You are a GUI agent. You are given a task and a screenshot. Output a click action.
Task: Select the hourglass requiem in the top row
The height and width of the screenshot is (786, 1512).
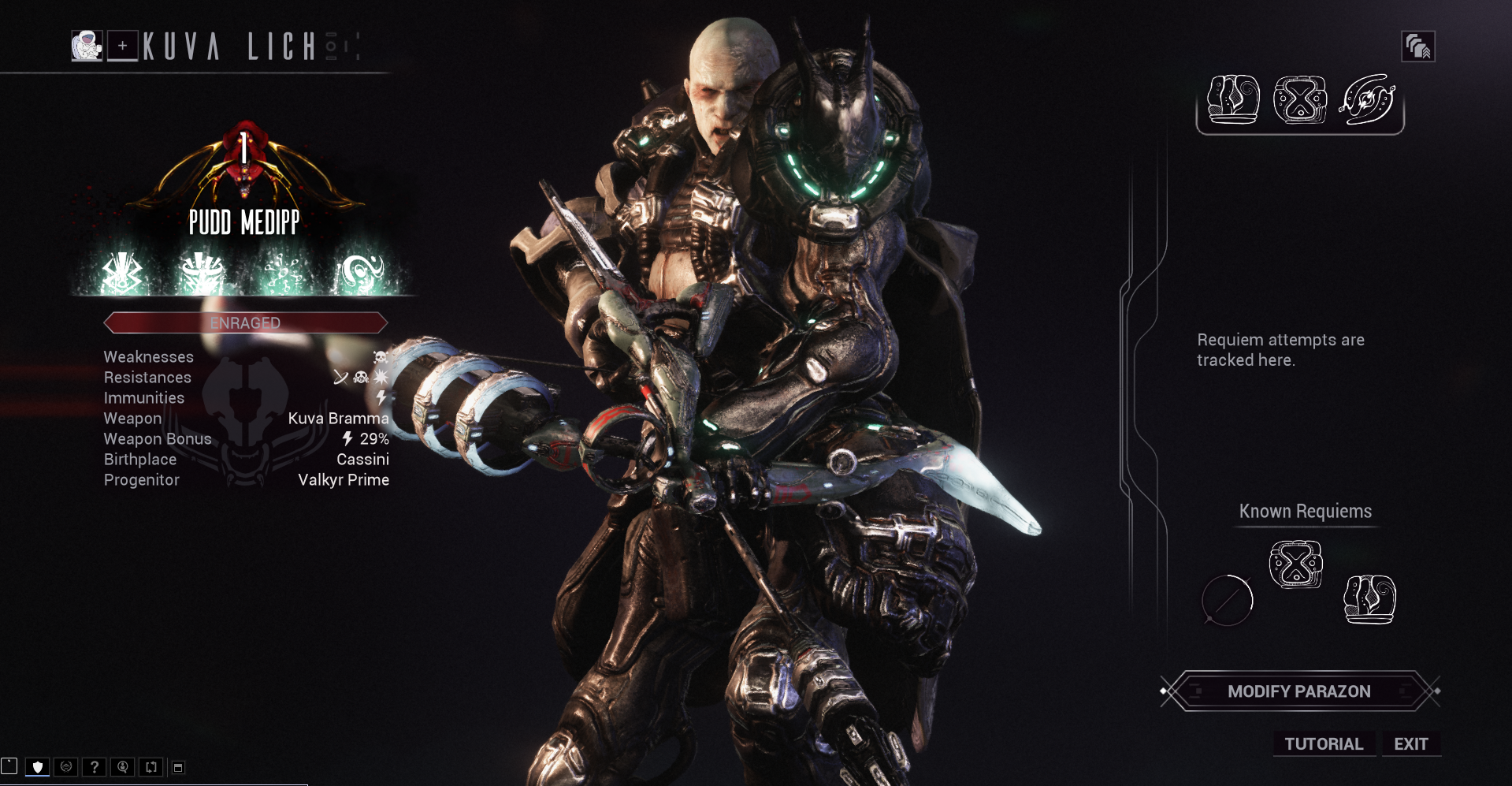[1300, 100]
